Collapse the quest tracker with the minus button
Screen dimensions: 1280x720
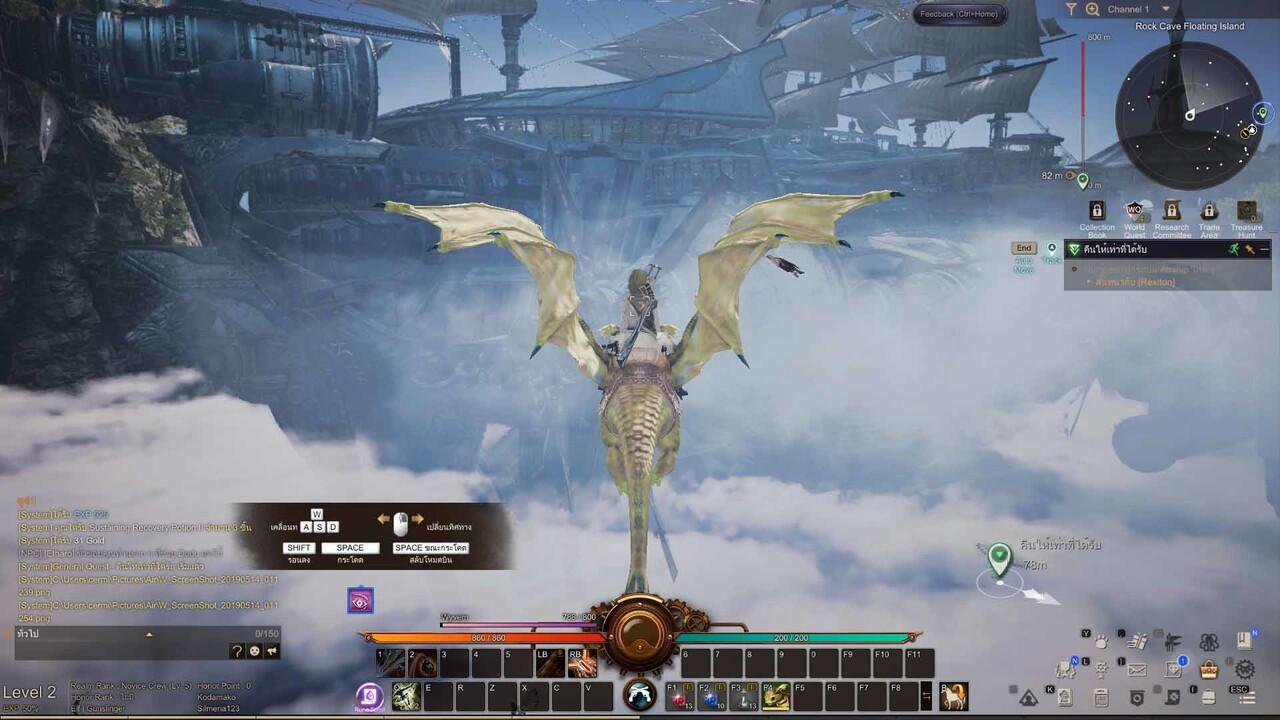coord(1264,249)
